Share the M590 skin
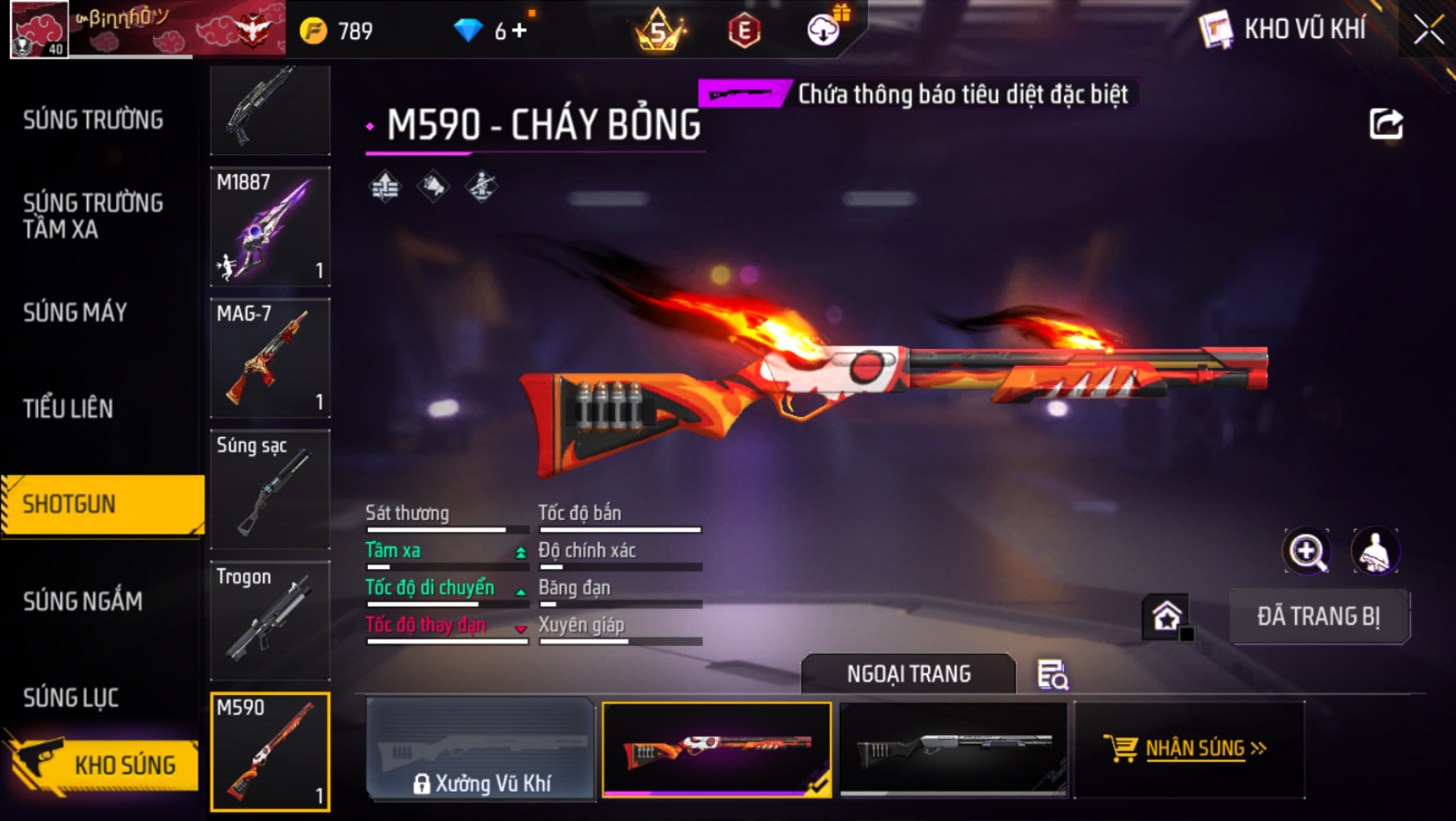The height and width of the screenshot is (821, 1456). click(x=1386, y=124)
